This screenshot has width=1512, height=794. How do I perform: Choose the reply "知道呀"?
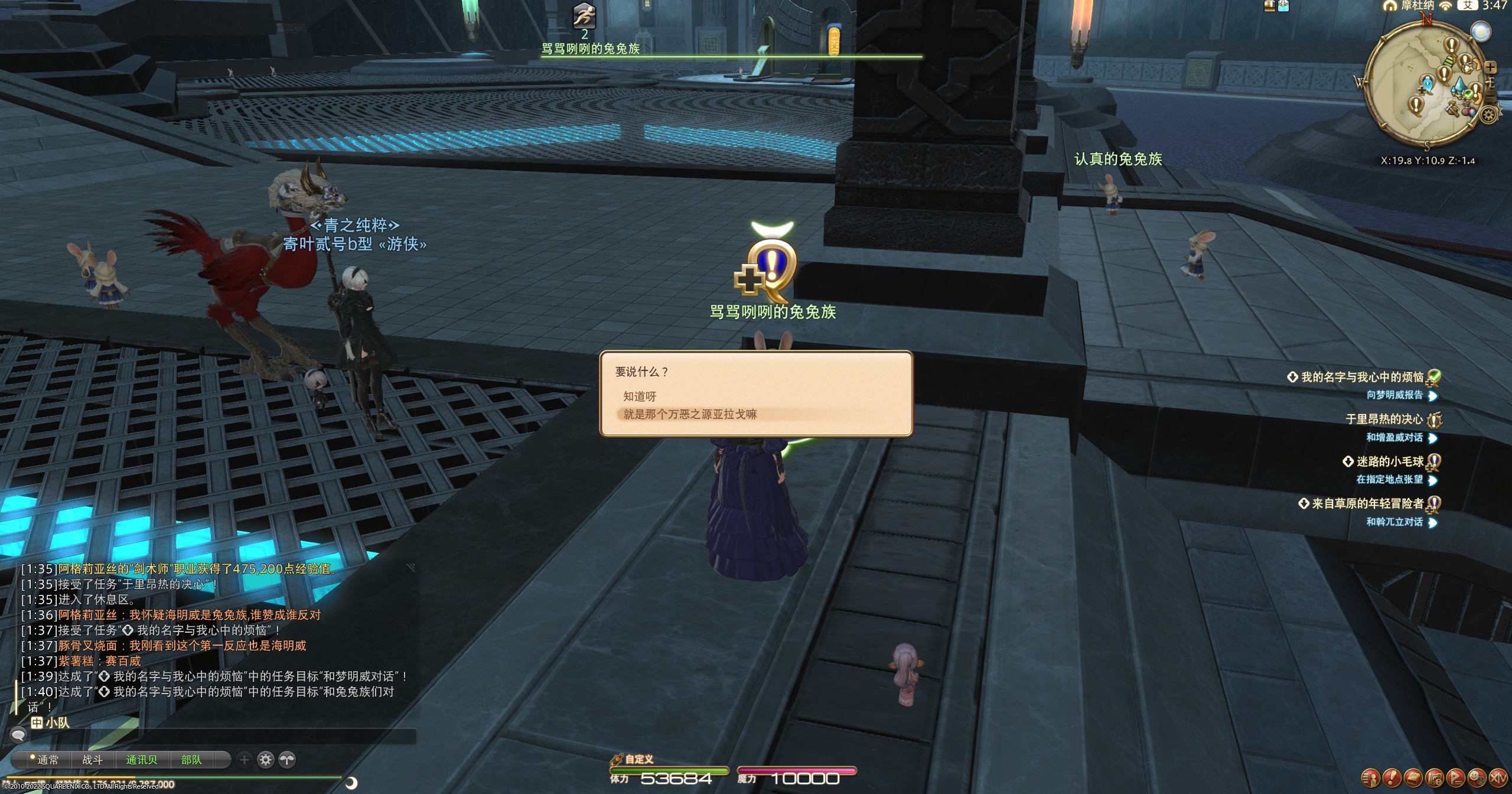[640, 396]
